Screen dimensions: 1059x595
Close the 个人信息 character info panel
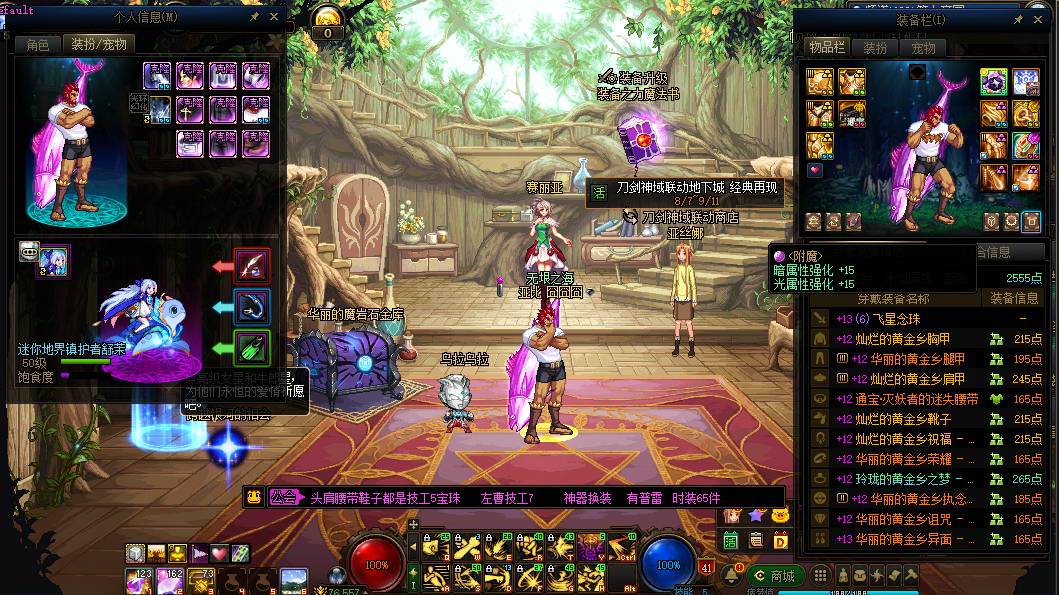(x=275, y=16)
